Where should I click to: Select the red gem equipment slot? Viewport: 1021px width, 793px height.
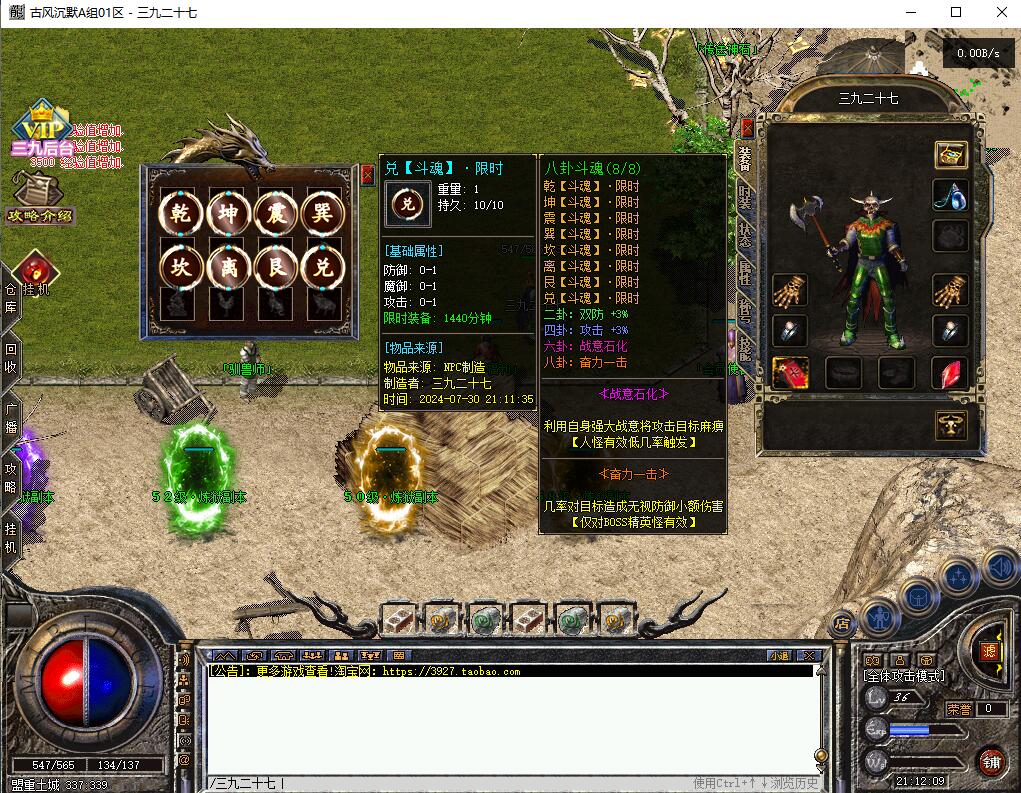(x=950, y=373)
